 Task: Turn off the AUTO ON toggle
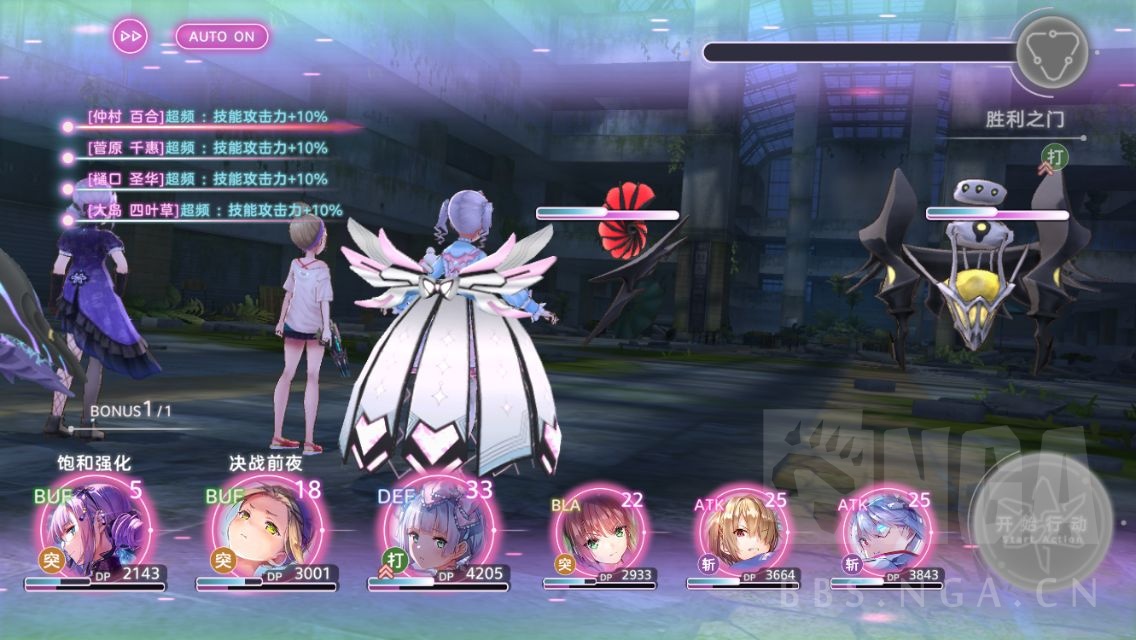point(222,36)
